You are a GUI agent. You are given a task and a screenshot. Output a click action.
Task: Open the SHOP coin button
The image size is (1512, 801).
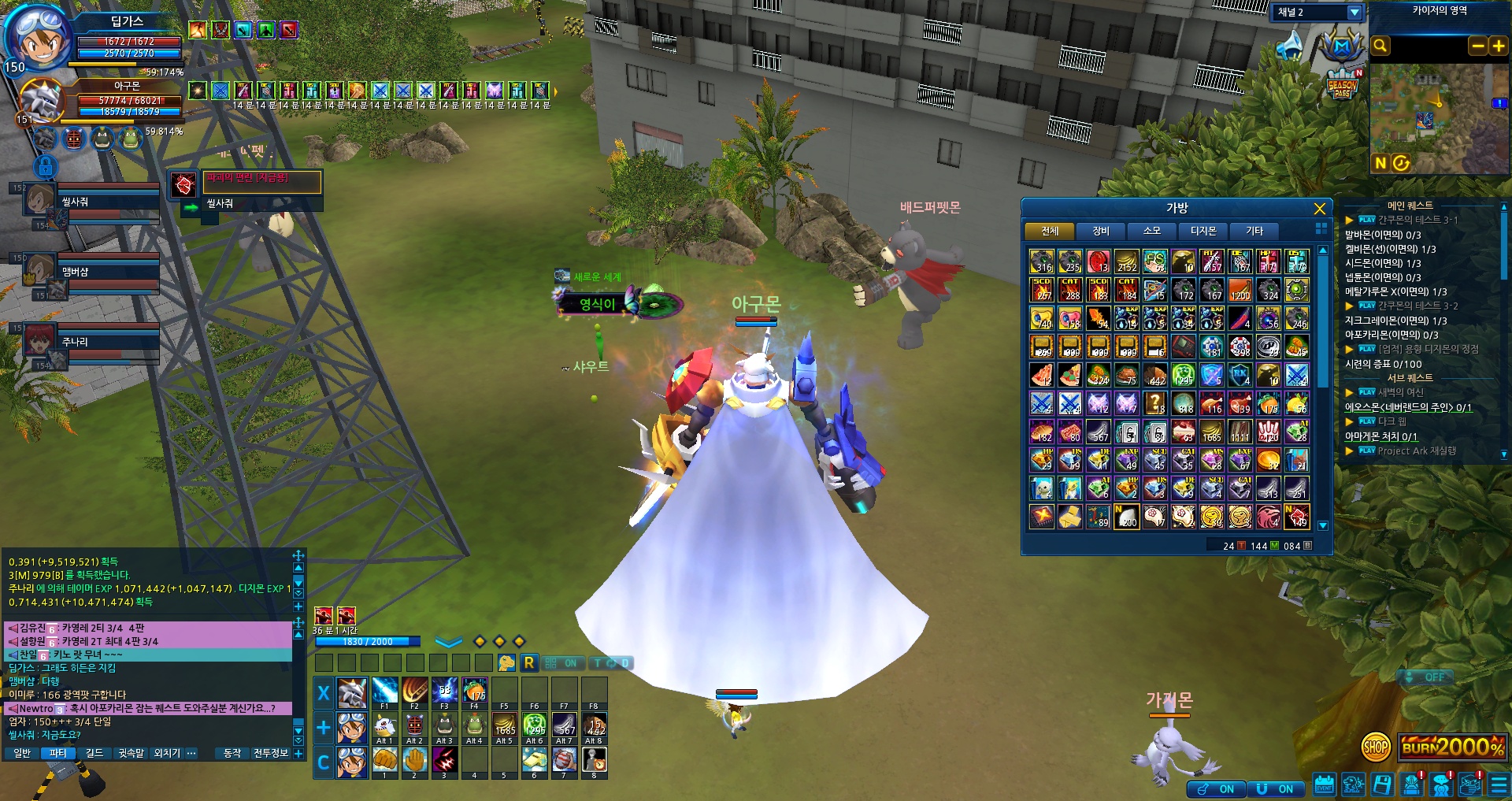1375,747
